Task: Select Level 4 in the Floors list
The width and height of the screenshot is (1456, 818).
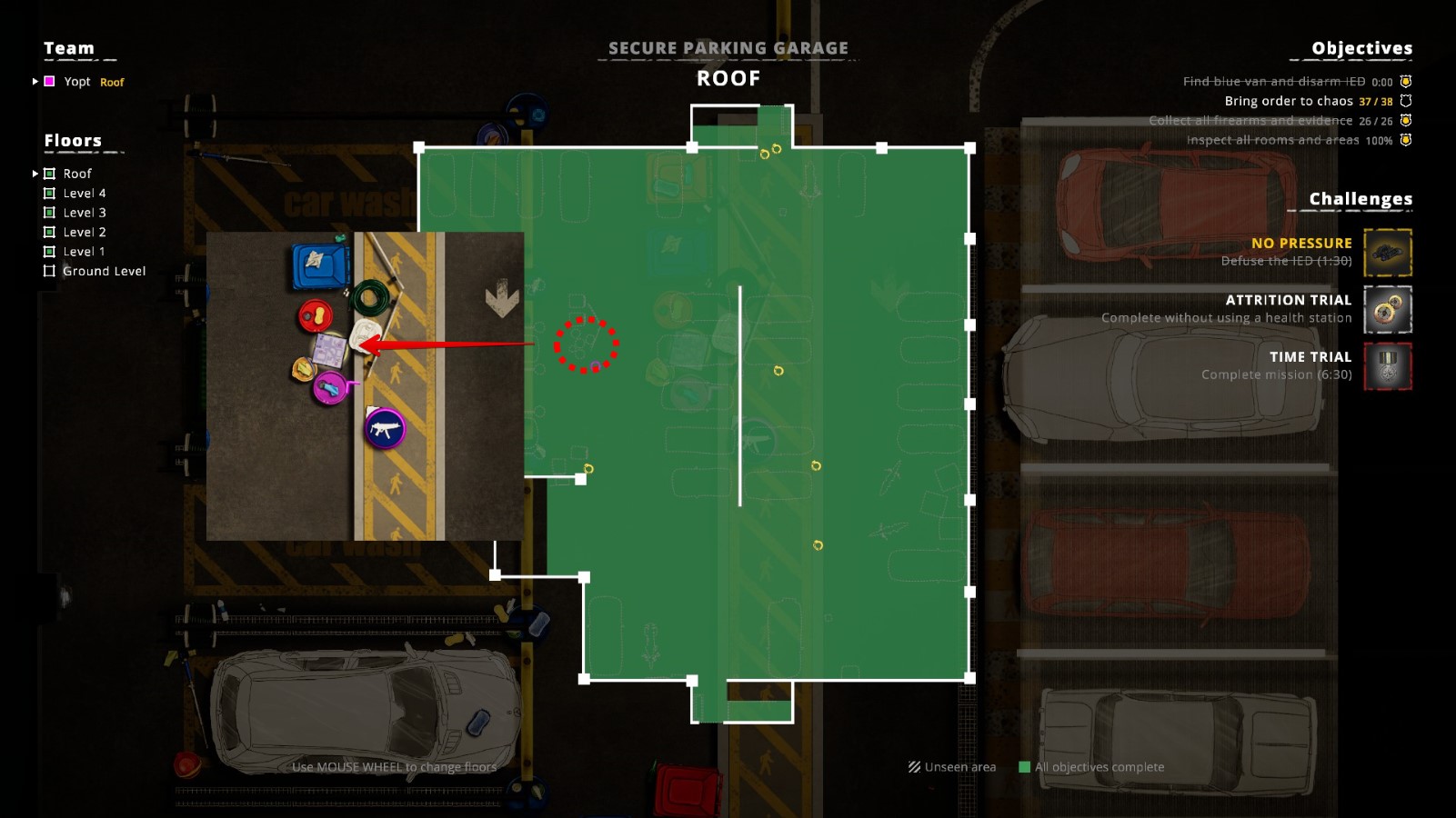Action: (83, 193)
